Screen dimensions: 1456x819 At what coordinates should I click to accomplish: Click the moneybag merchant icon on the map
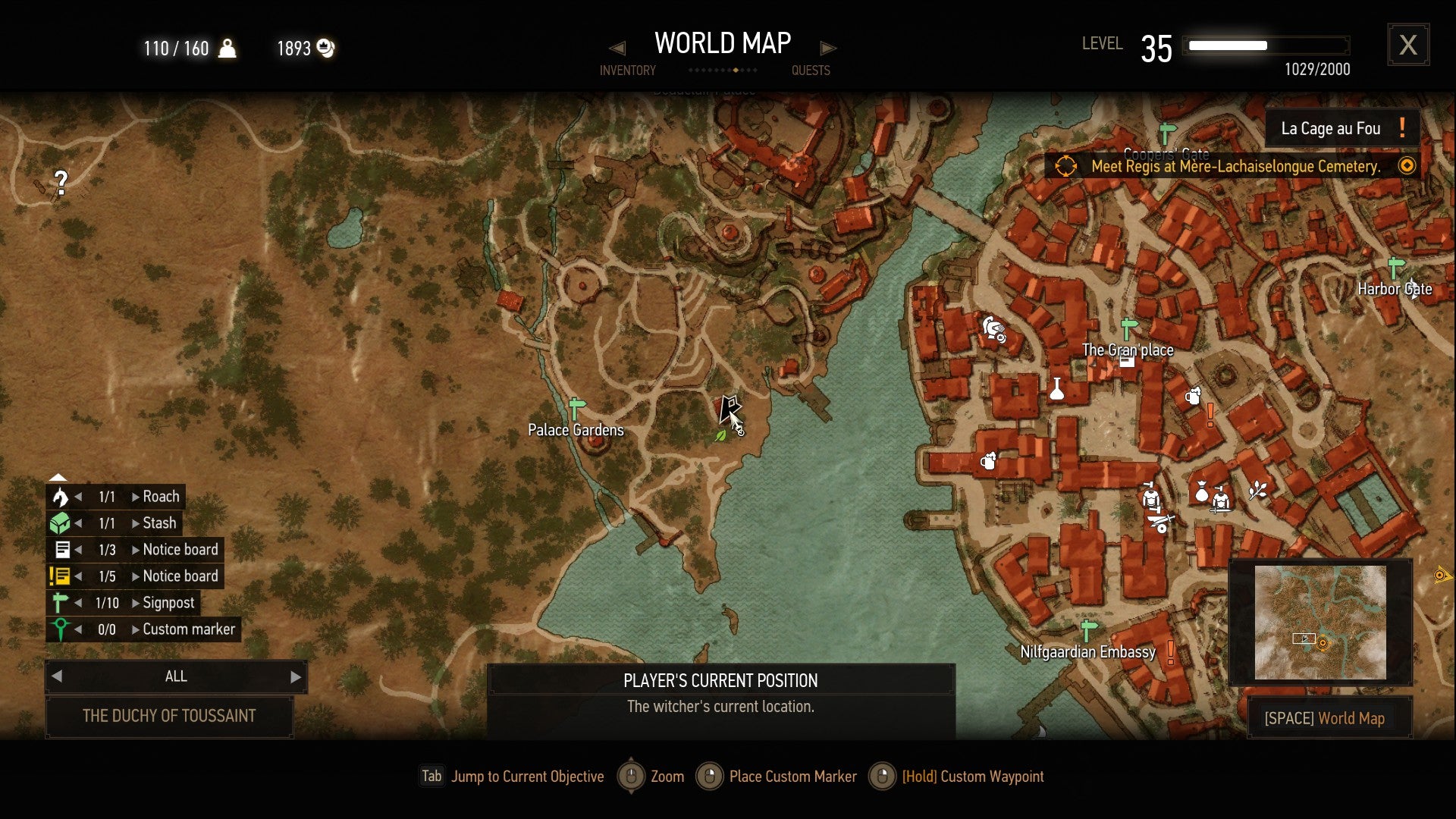(x=1201, y=492)
